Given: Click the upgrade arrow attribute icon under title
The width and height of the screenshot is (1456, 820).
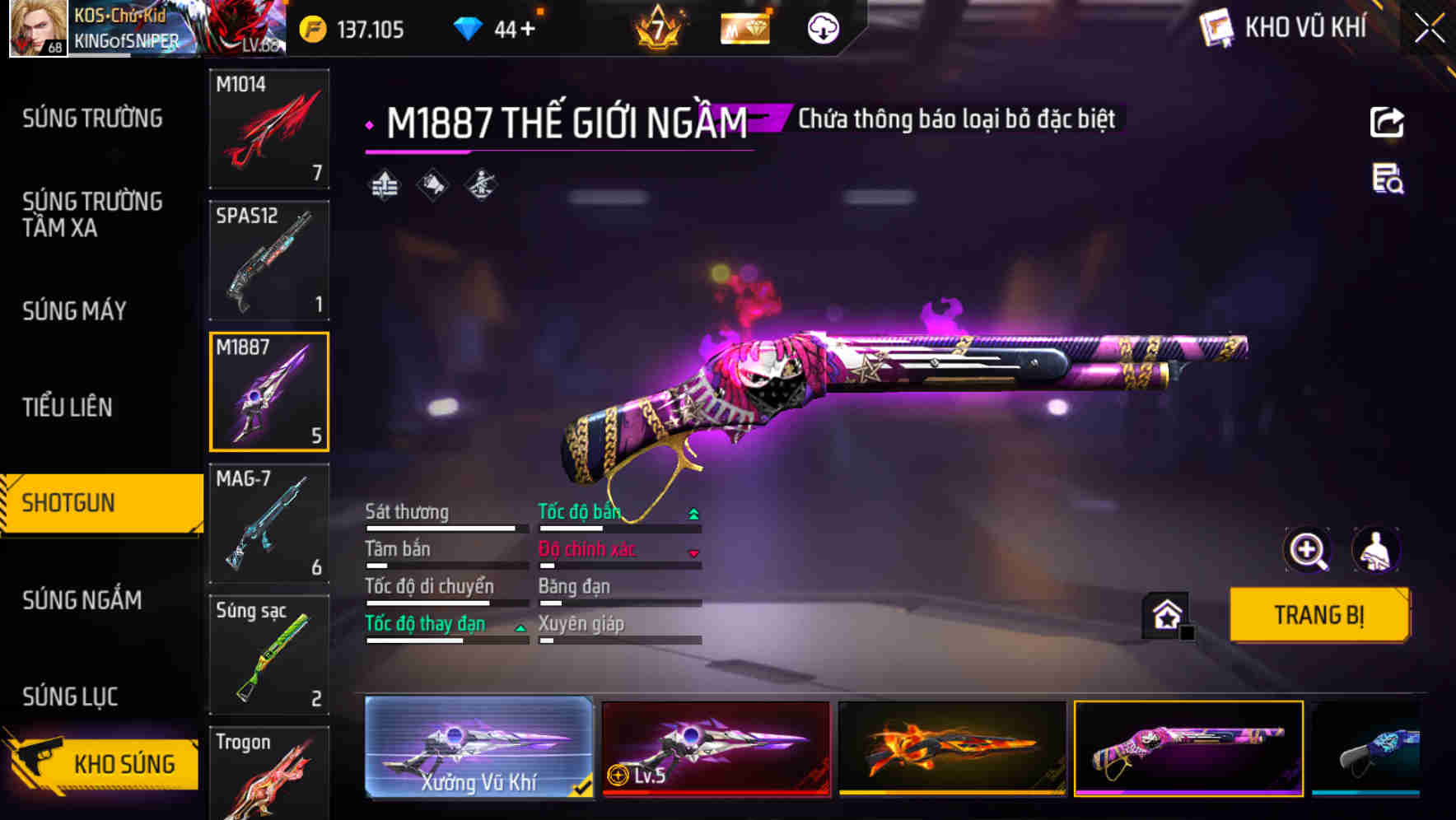Looking at the screenshot, I should [x=383, y=183].
